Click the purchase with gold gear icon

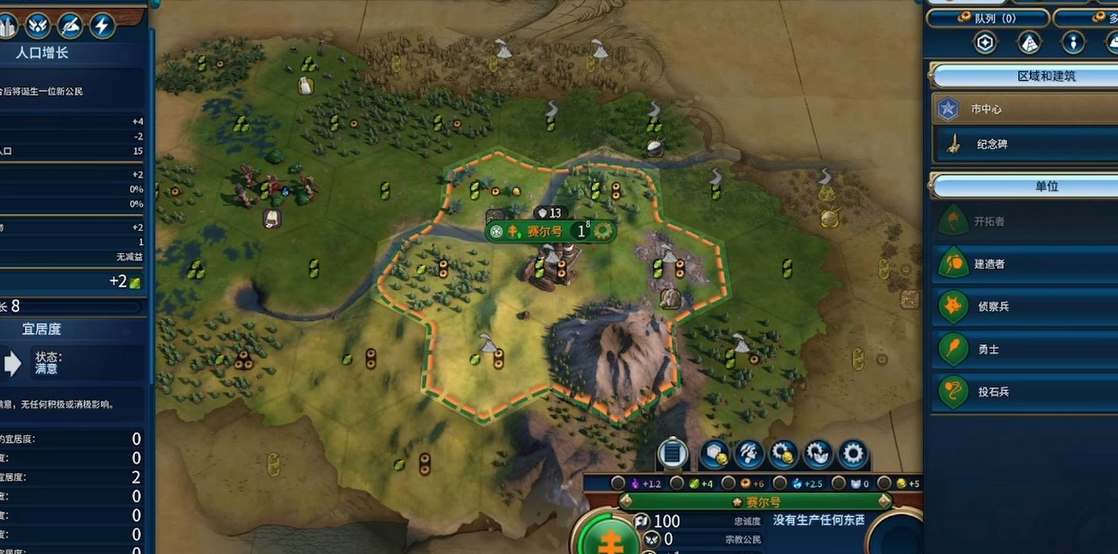tap(783, 454)
